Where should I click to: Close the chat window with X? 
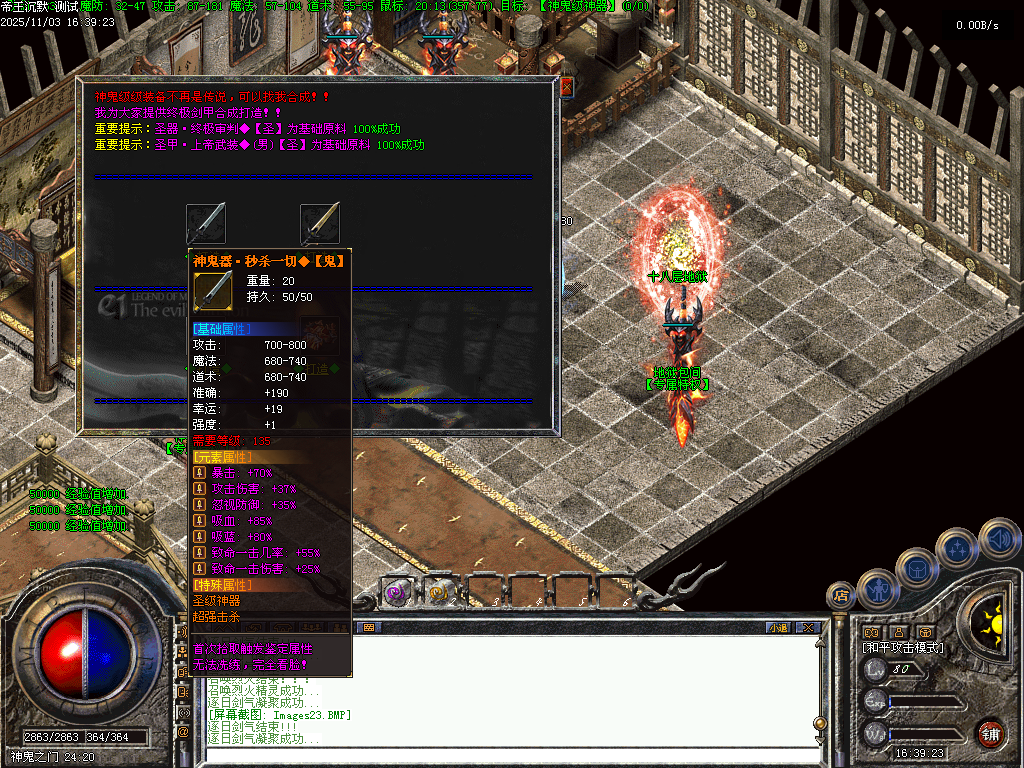point(808,628)
